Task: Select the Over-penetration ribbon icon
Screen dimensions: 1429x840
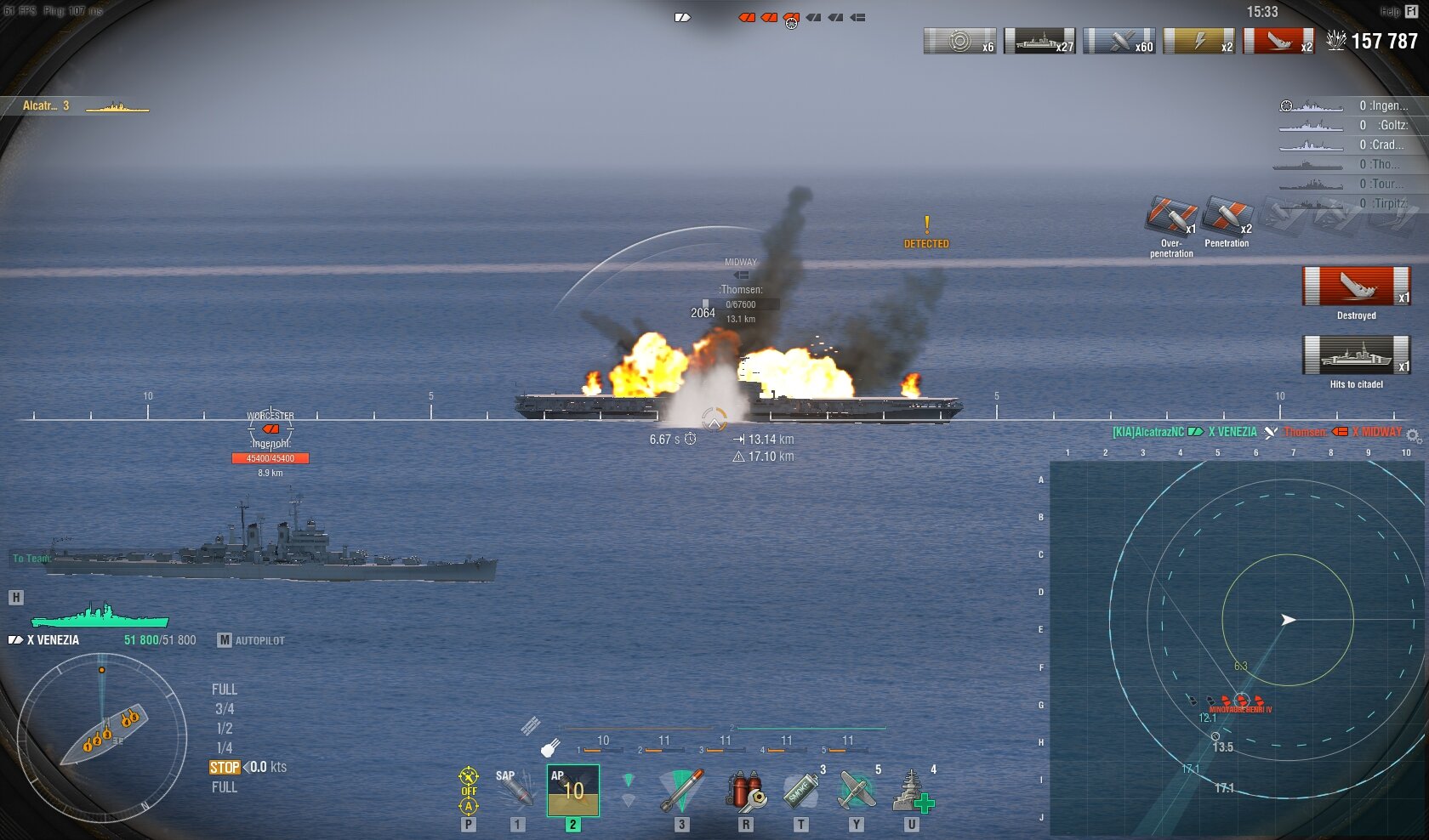Action: click(1170, 216)
